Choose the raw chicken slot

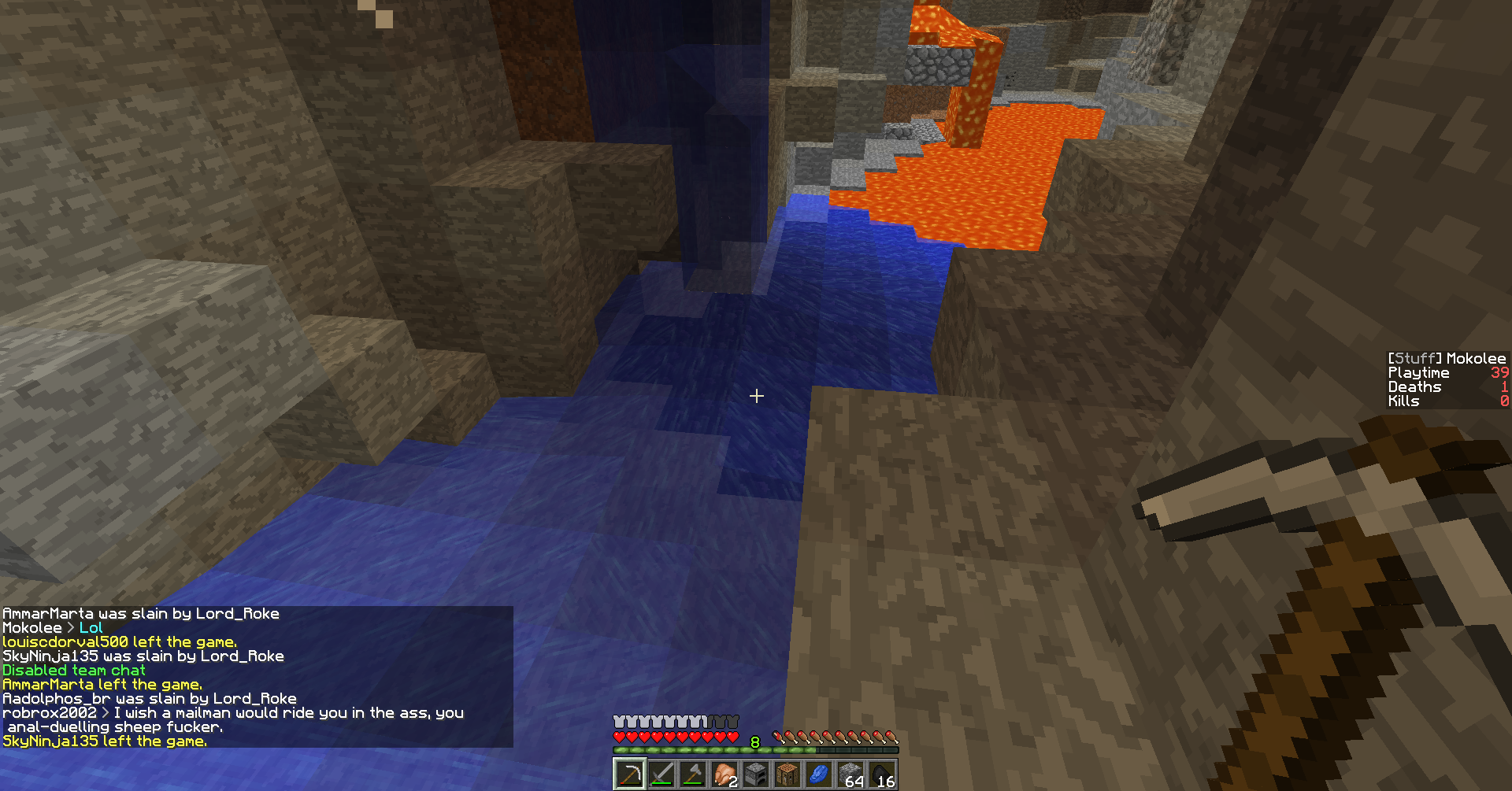tap(724, 774)
